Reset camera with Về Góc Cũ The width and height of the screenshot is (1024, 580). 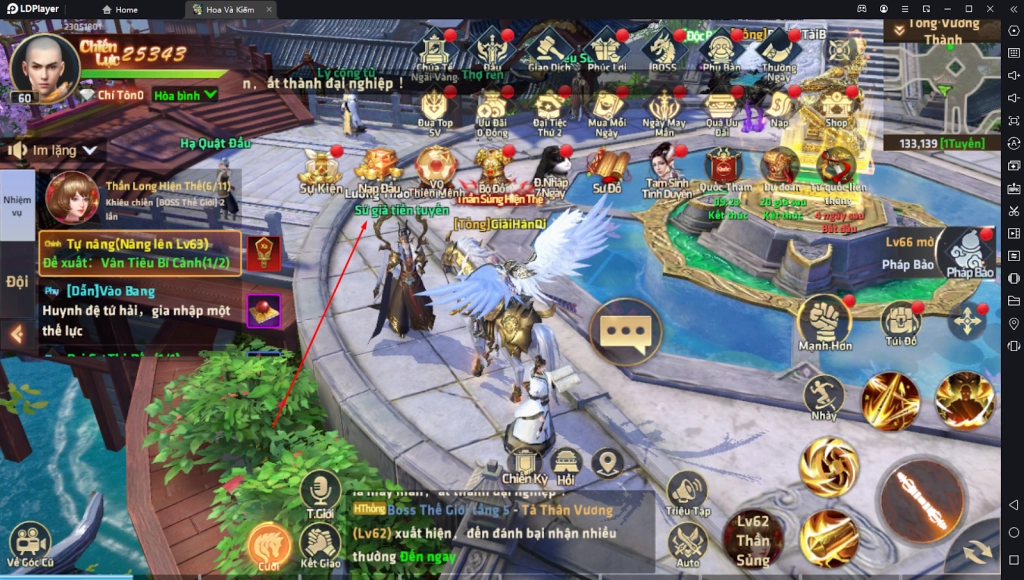tap(30, 545)
